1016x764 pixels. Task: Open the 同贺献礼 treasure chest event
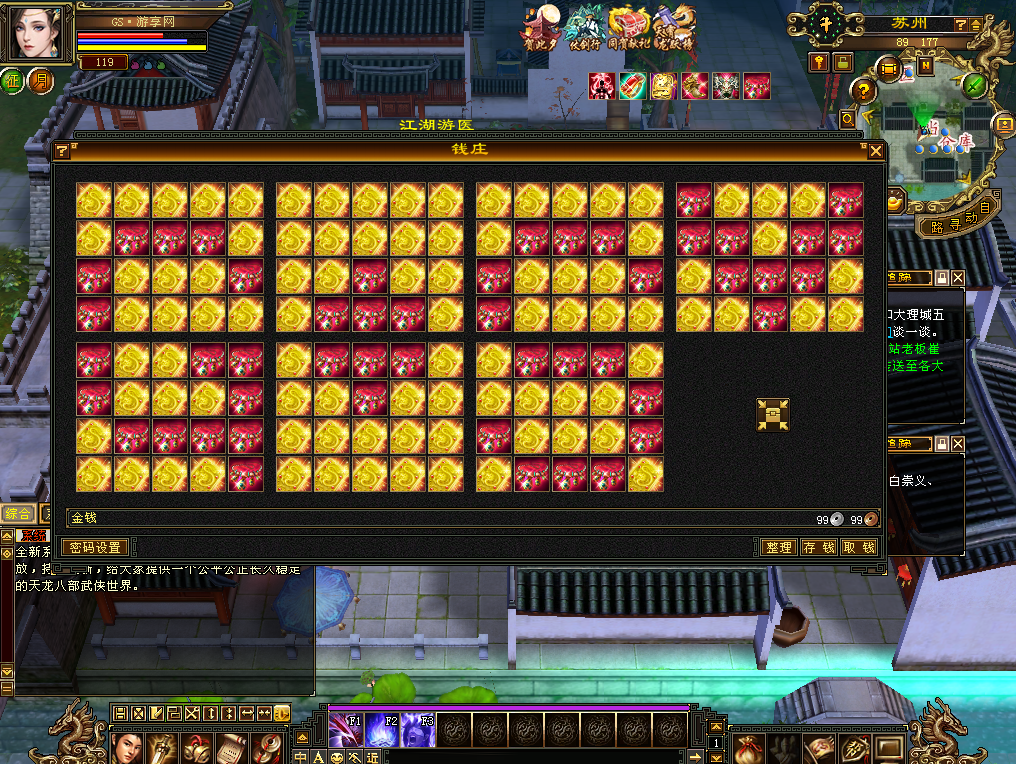point(629,30)
